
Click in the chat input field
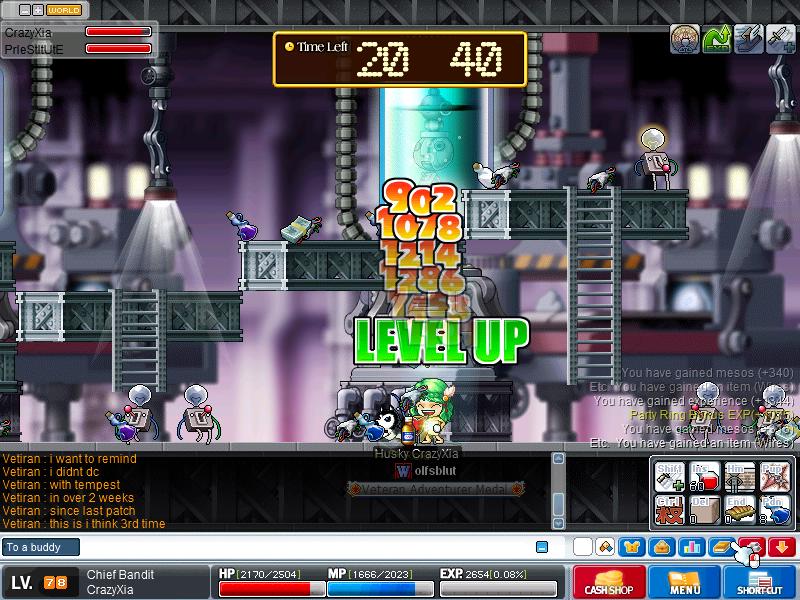click(x=300, y=547)
